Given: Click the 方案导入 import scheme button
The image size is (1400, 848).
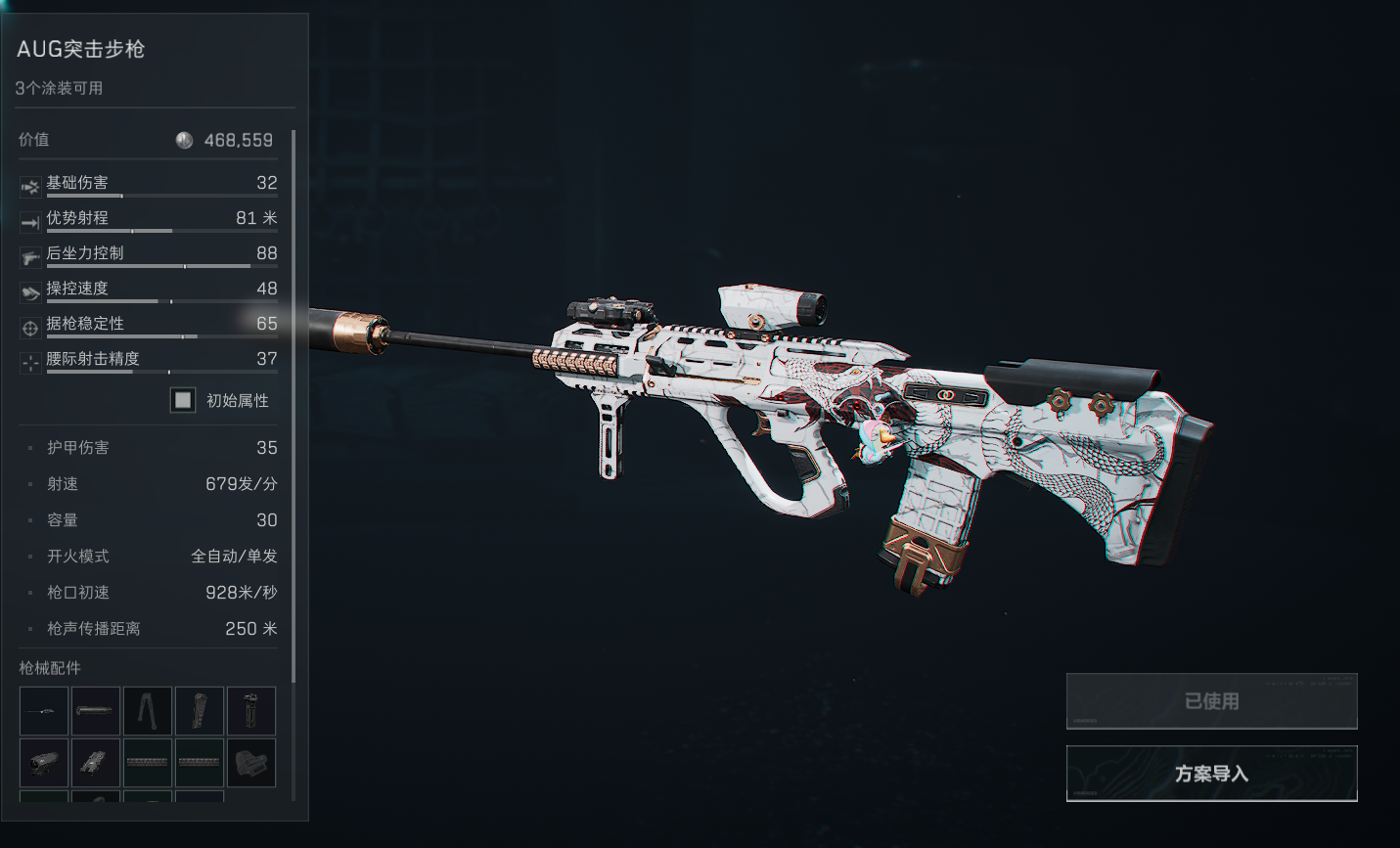Looking at the screenshot, I should (1211, 774).
